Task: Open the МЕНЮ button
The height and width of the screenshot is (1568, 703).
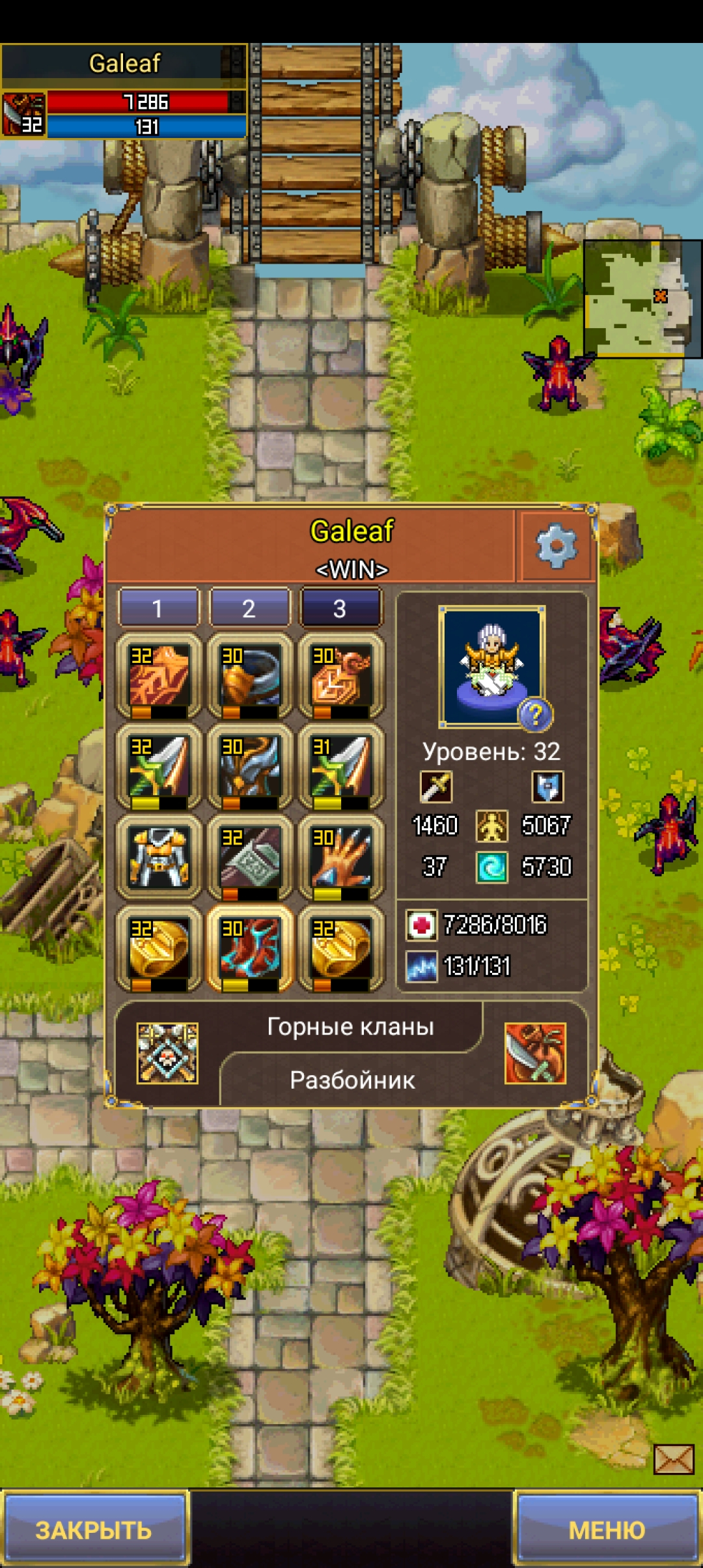Action: 607,1529
